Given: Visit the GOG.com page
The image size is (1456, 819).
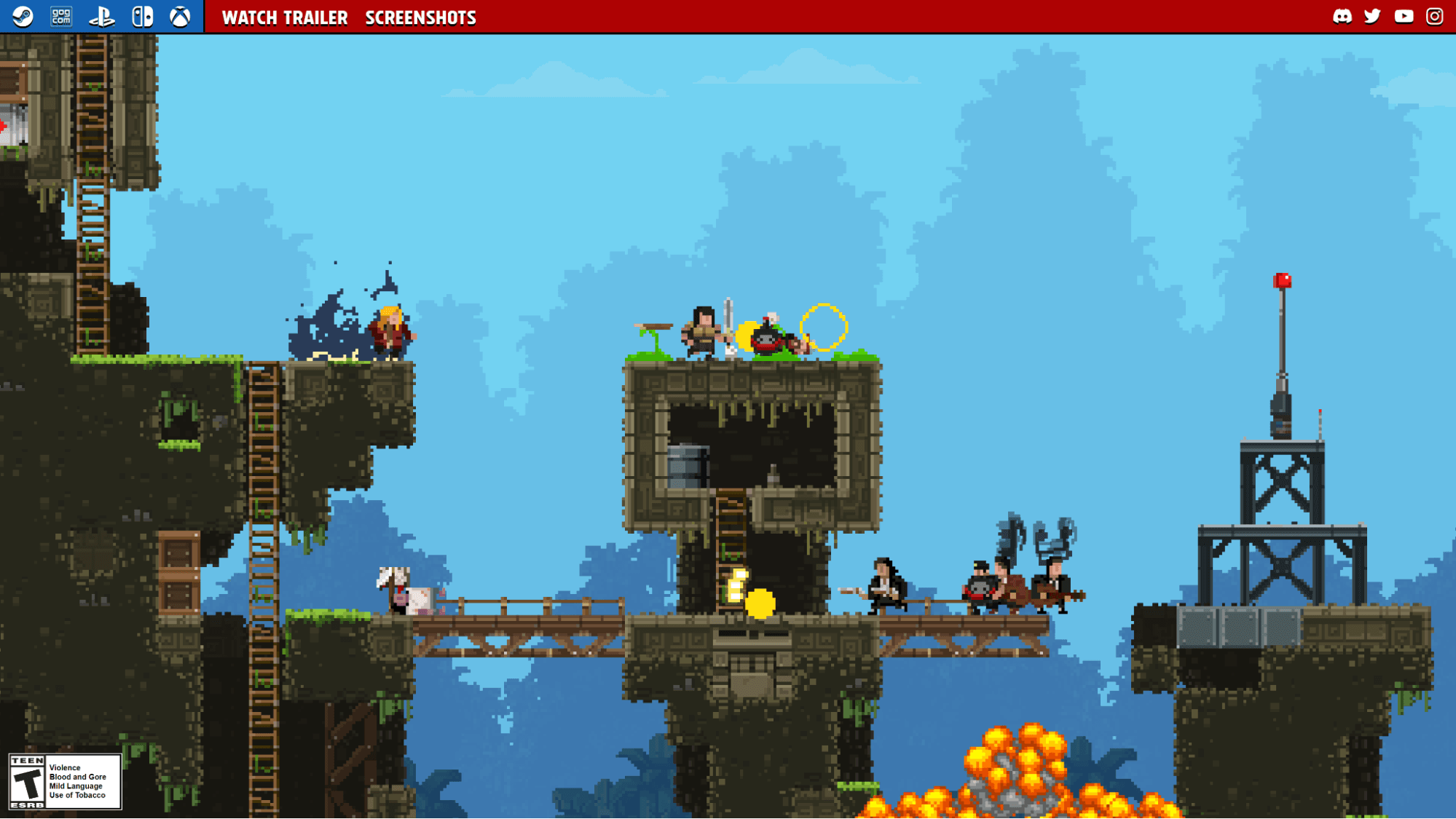Looking at the screenshot, I should pyautogui.click(x=62, y=16).
